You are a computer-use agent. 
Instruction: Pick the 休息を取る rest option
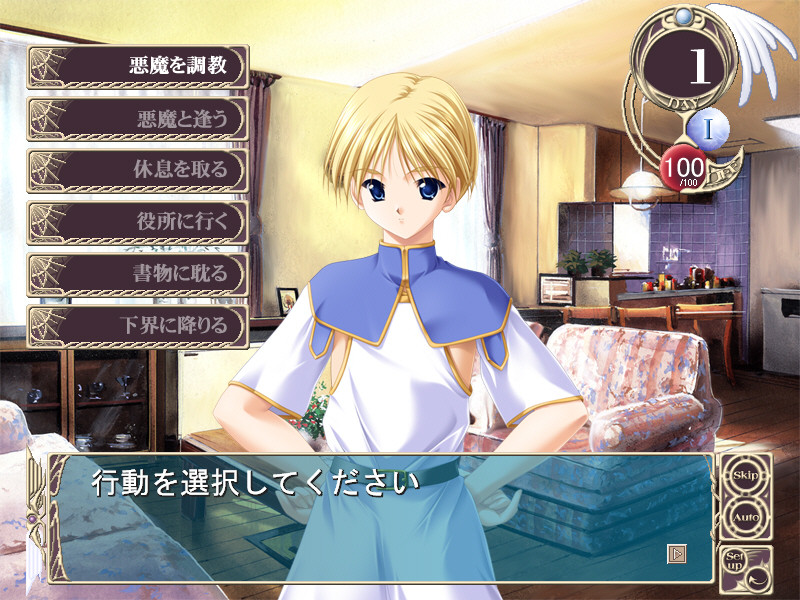(138, 169)
